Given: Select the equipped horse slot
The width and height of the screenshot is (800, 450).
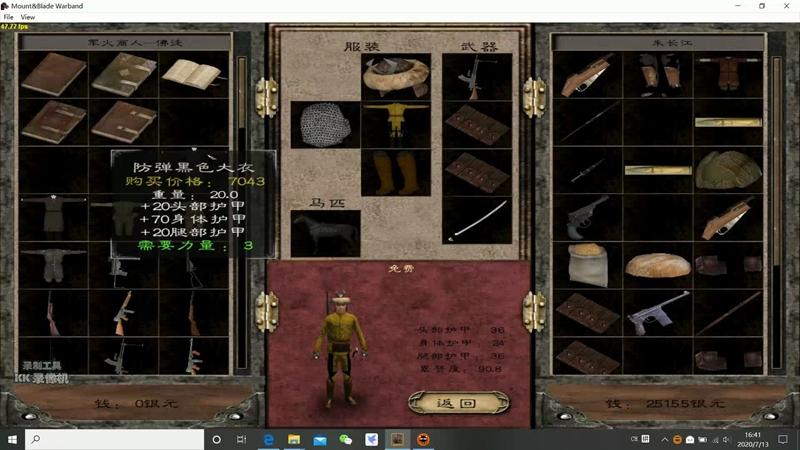Looking at the screenshot, I should click(x=324, y=232).
